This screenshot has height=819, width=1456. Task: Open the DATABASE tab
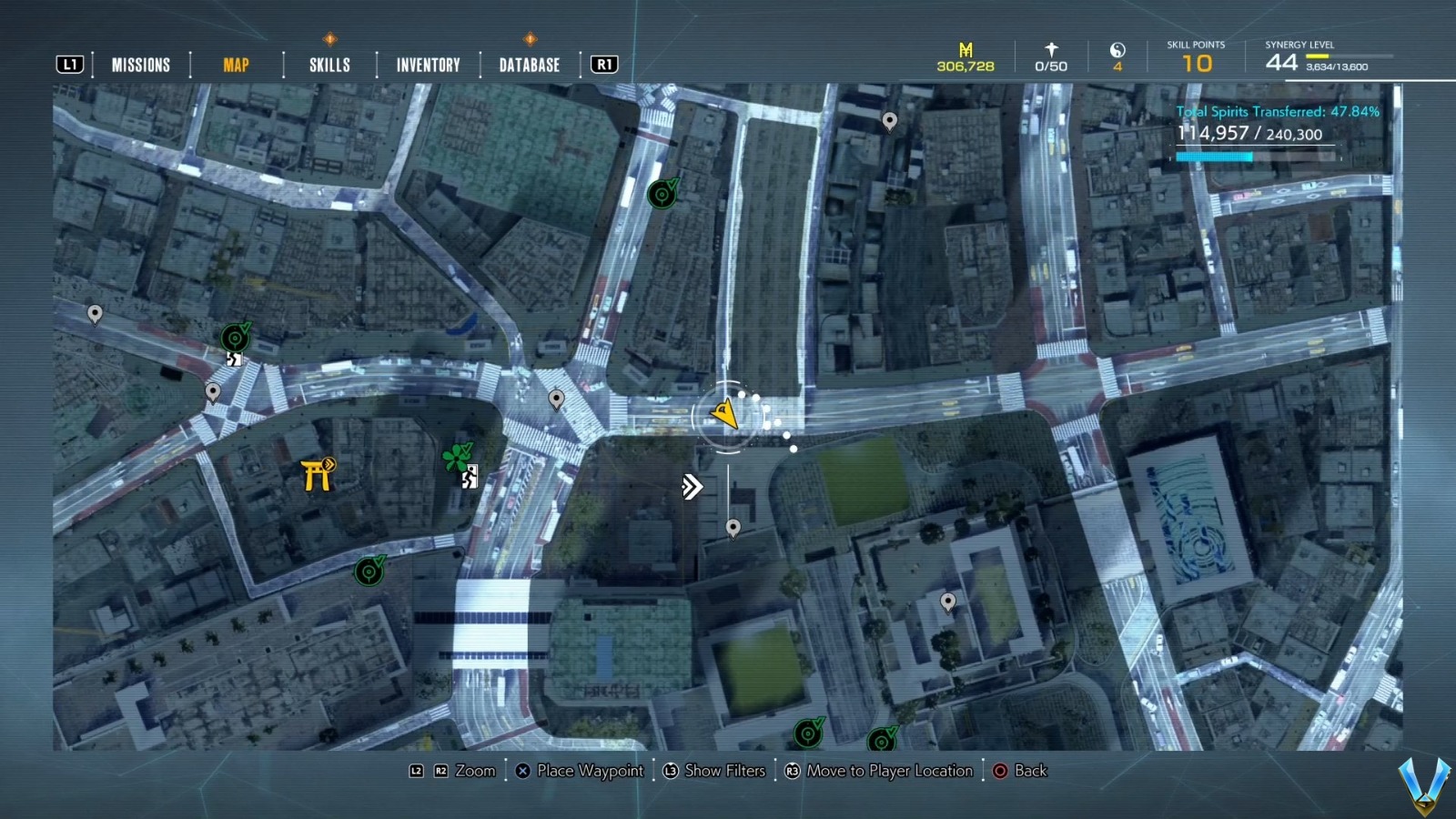528,65
